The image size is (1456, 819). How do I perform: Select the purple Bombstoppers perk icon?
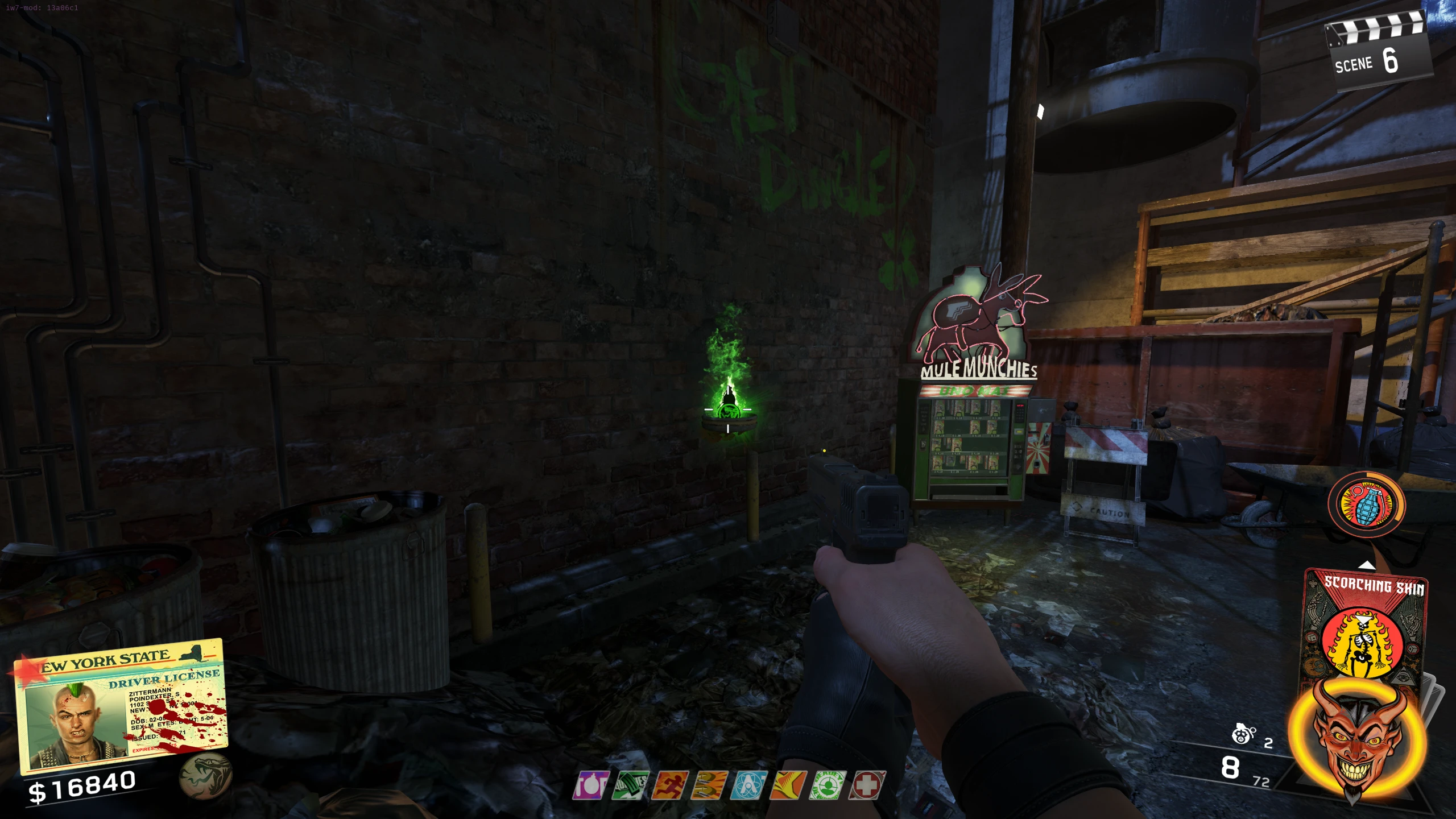click(x=591, y=785)
